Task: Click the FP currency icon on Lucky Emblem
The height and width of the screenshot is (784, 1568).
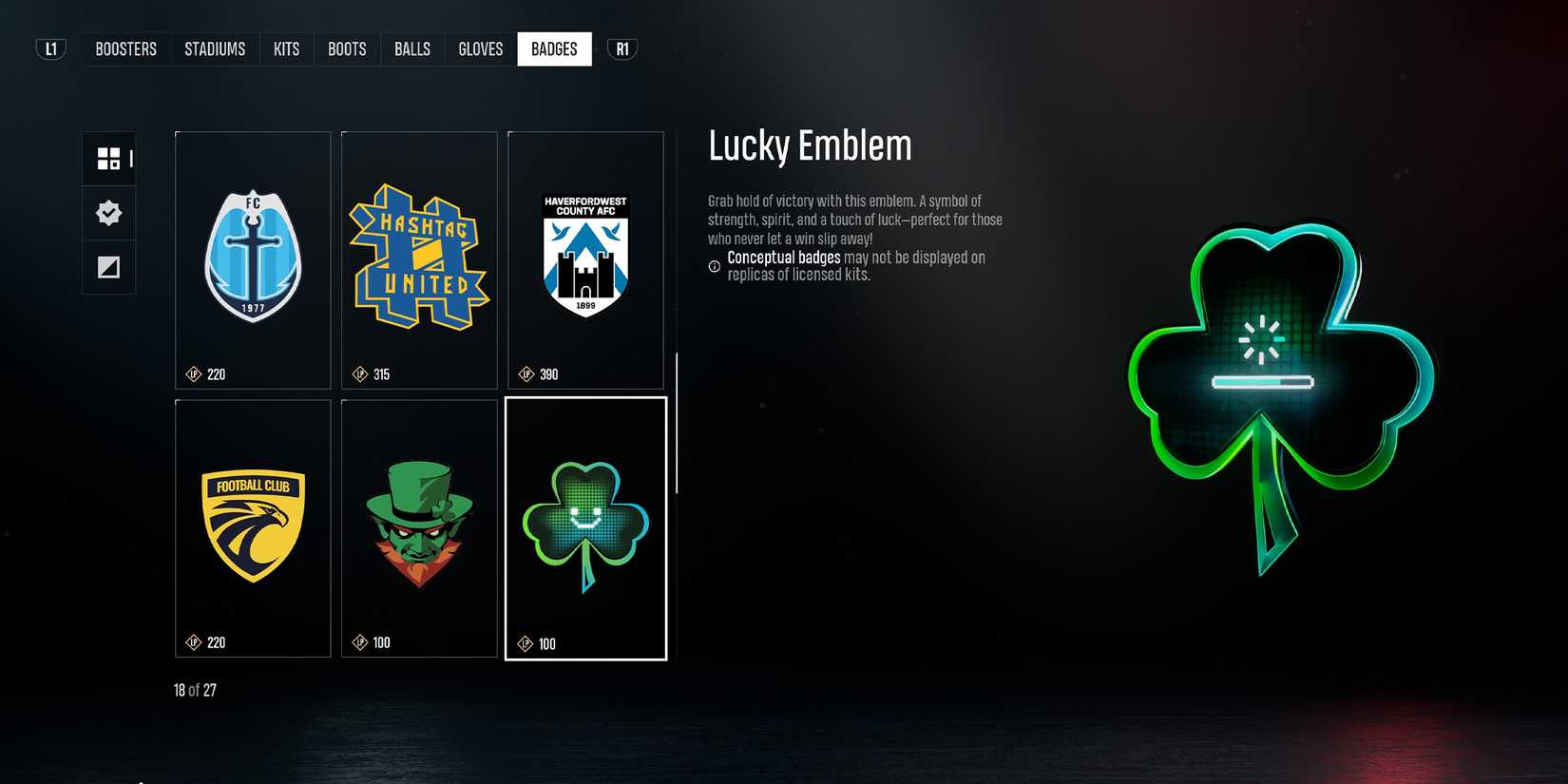Action: point(526,642)
